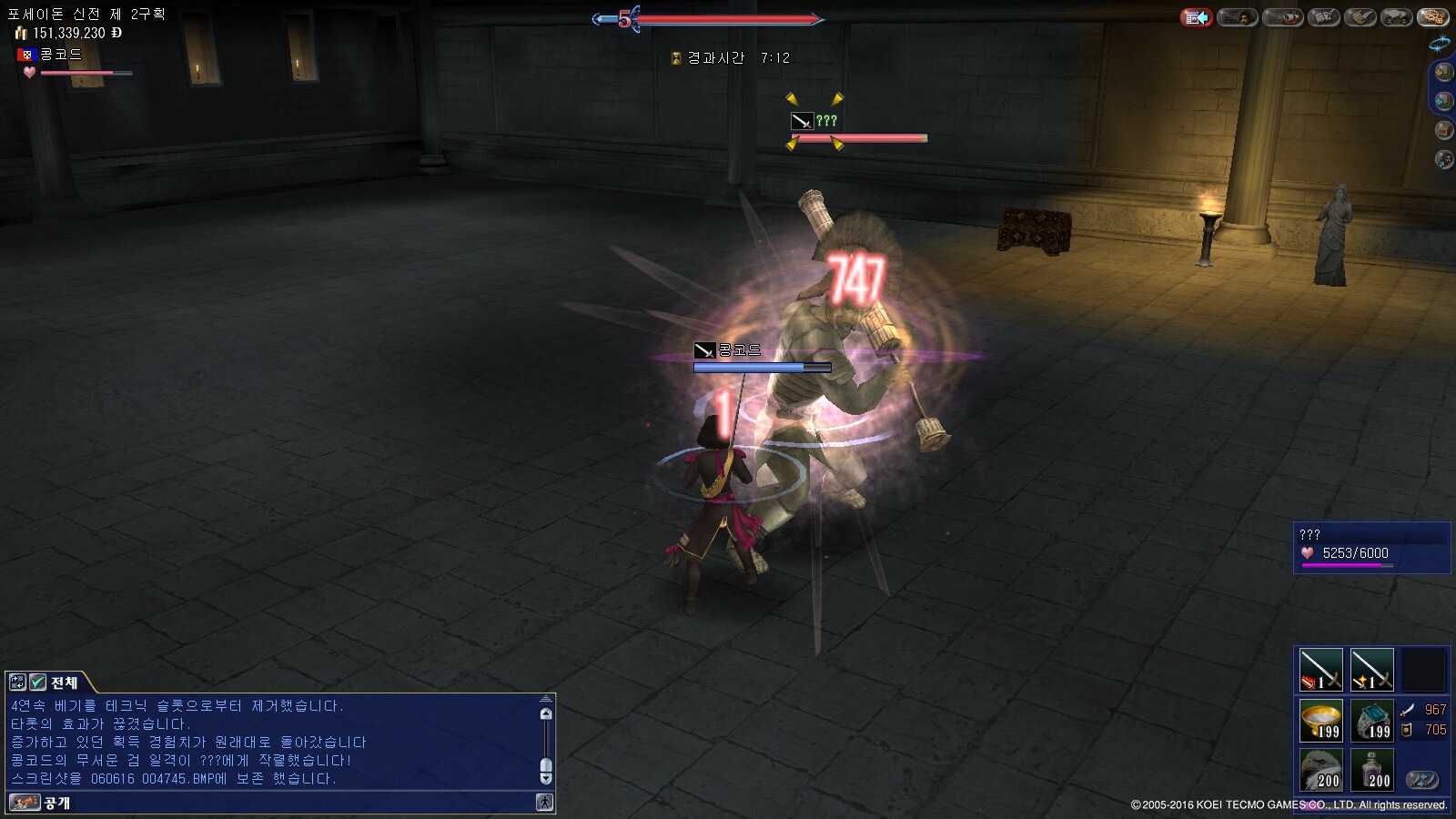Open the speech bubbles chat menu
This screenshot has width=1456, height=819.
point(1397,17)
